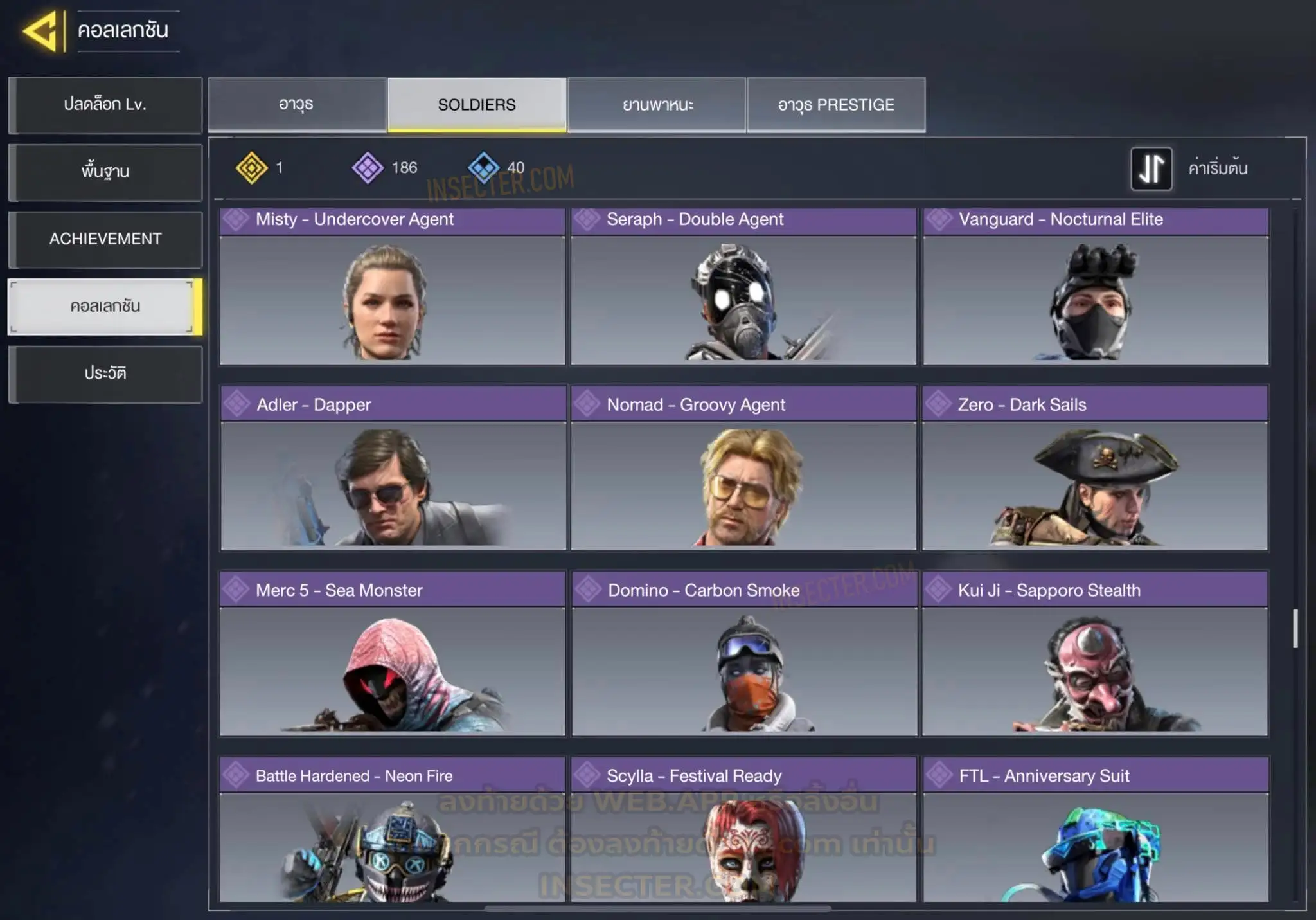Switch to the ยานพาหนะ tab
Image resolution: width=1316 pixels, height=920 pixels.
click(x=657, y=105)
